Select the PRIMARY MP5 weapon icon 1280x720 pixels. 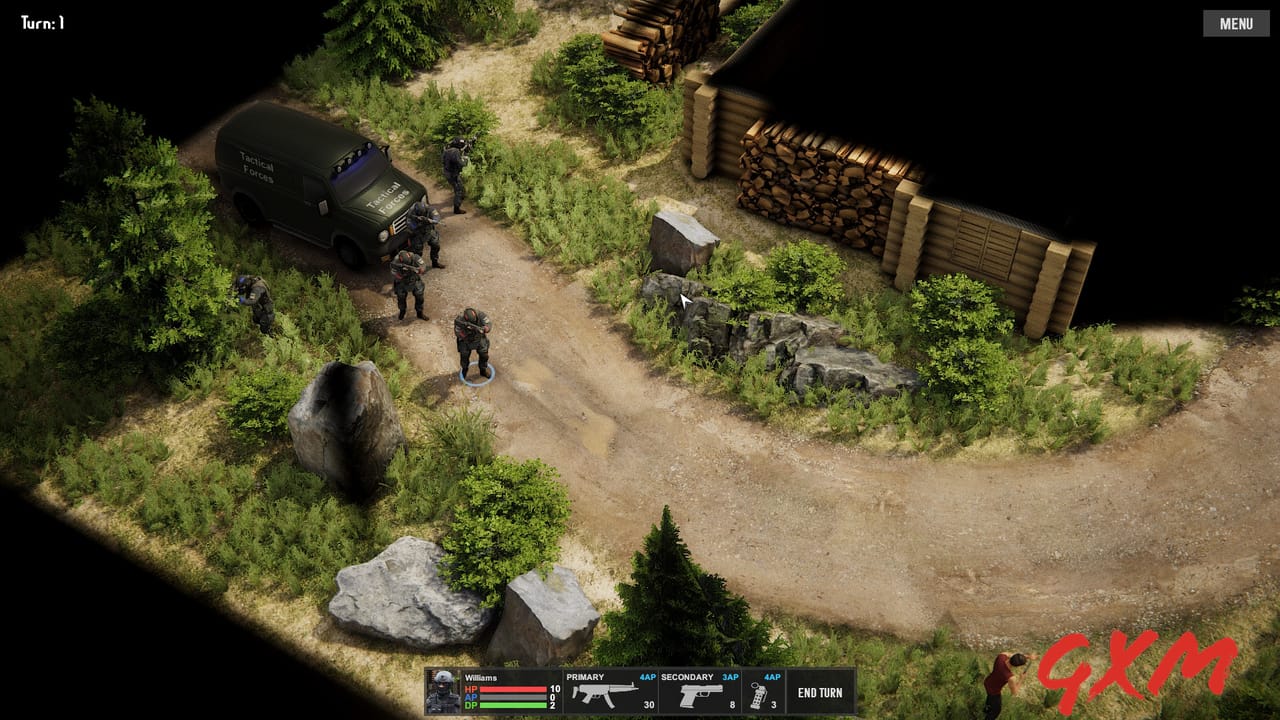click(x=604, y=694)
